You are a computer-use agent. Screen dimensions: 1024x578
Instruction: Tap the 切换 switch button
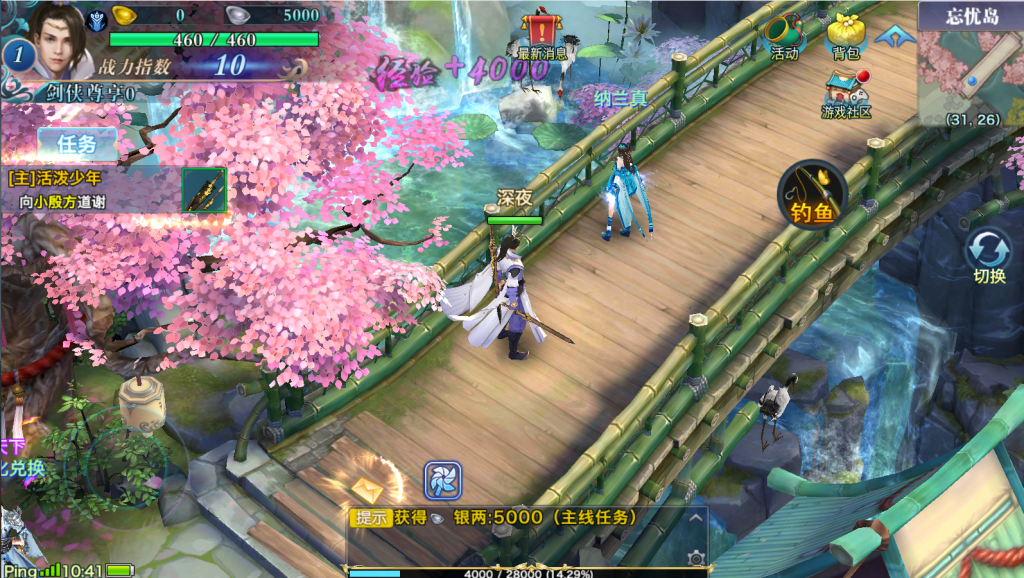click(988, 256)
